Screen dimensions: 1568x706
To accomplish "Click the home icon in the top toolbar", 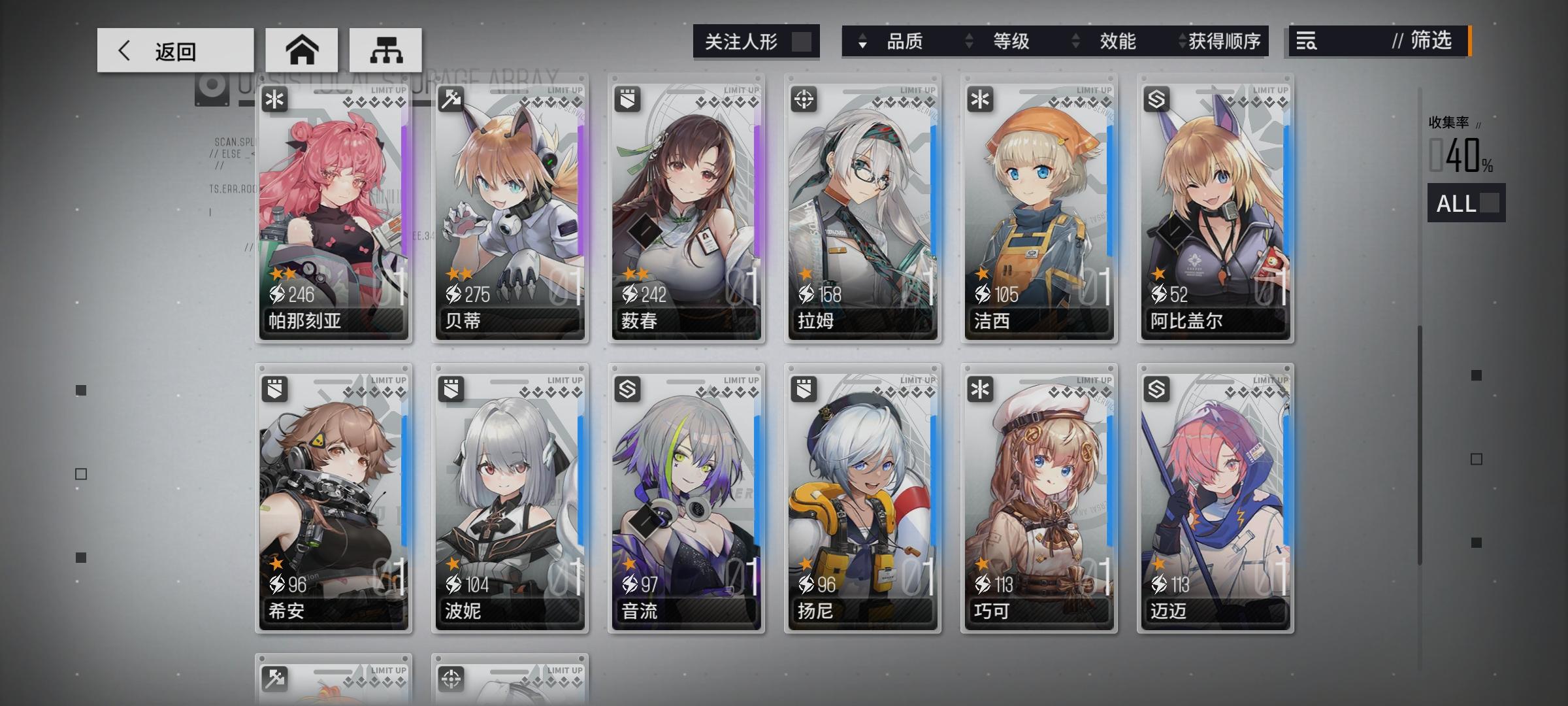I will coord(301,49).
